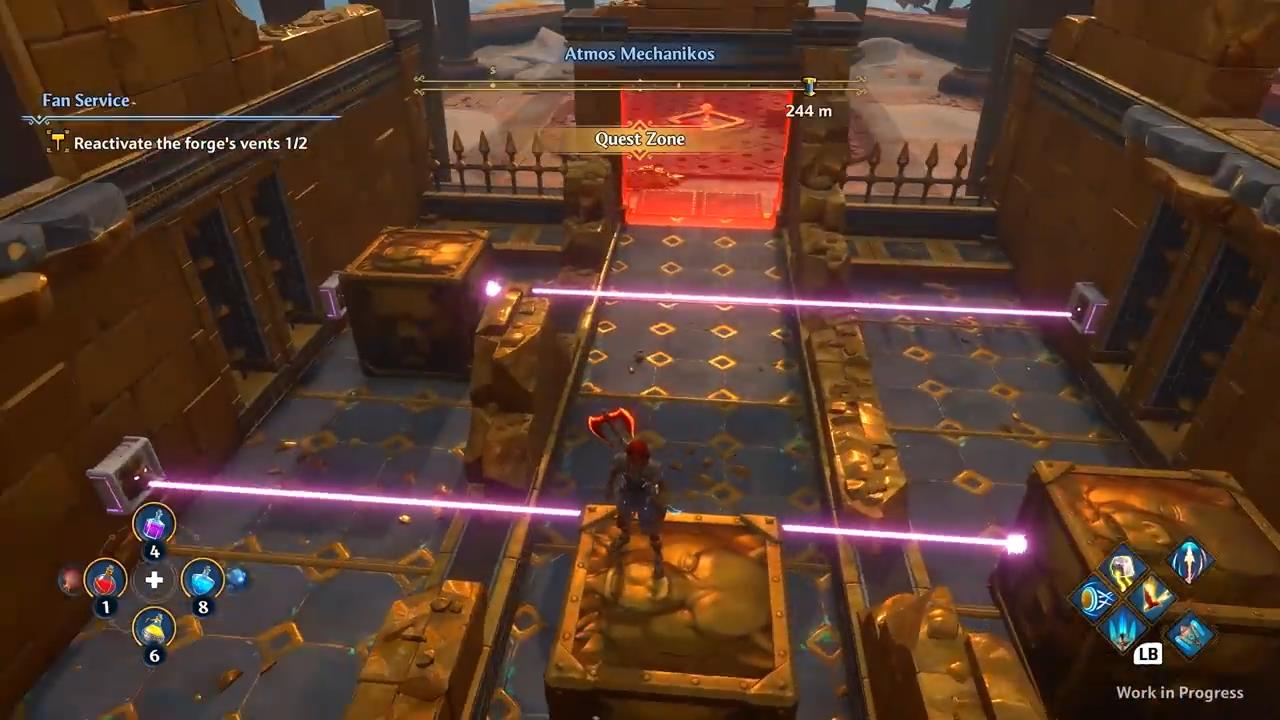
Task: Click the forge vents objective marker icon
Action: [x=57, y=143]
